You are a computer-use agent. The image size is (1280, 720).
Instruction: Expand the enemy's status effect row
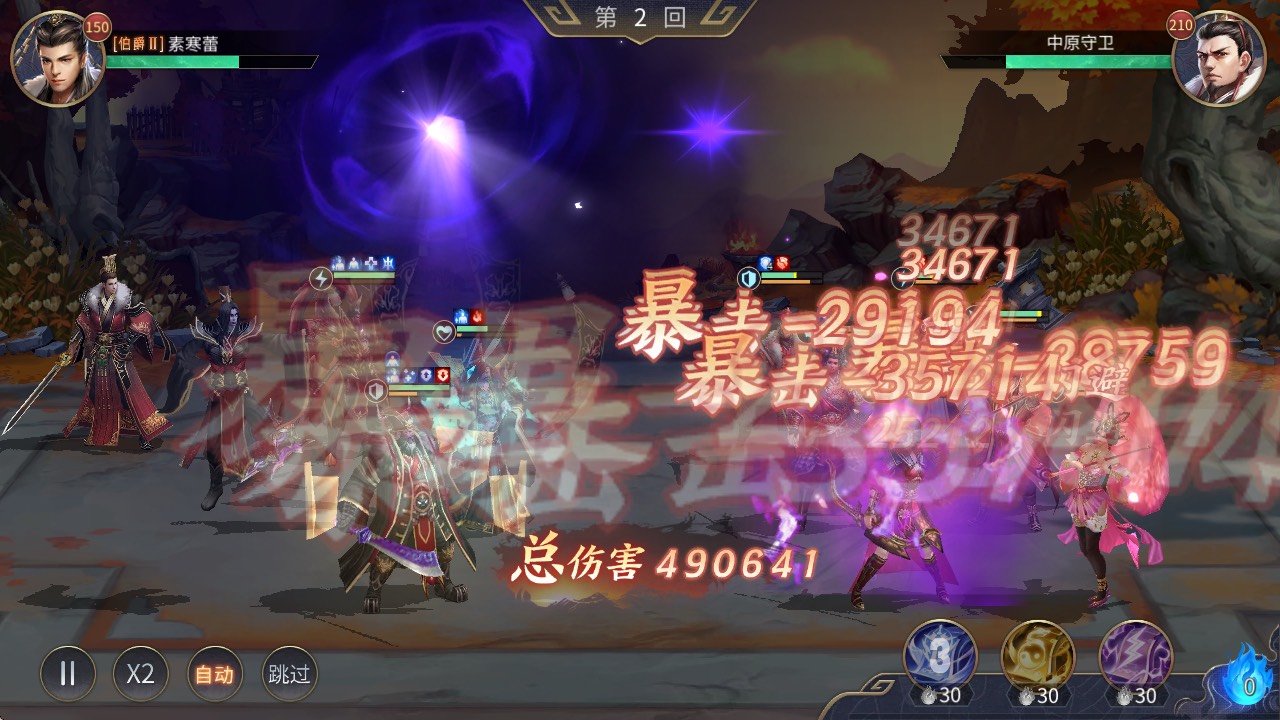[x=775, y=262]
